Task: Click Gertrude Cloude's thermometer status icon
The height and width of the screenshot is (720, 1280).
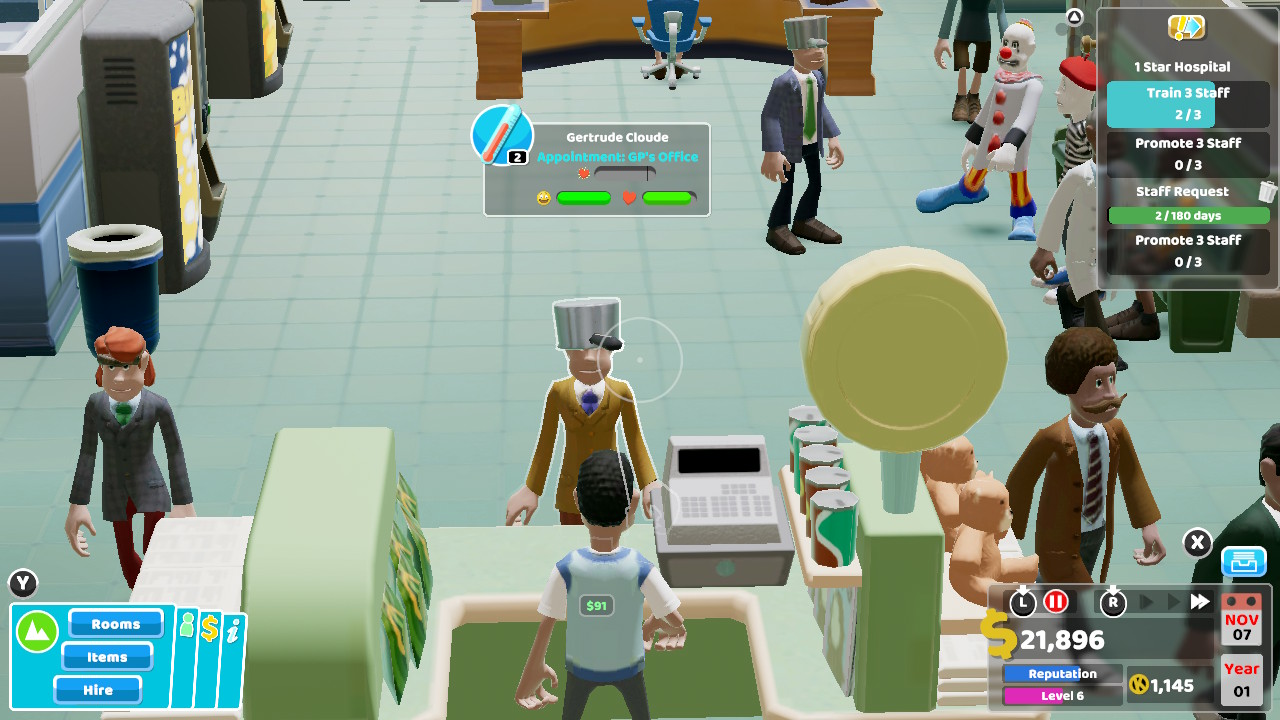Action: point(500,135)
